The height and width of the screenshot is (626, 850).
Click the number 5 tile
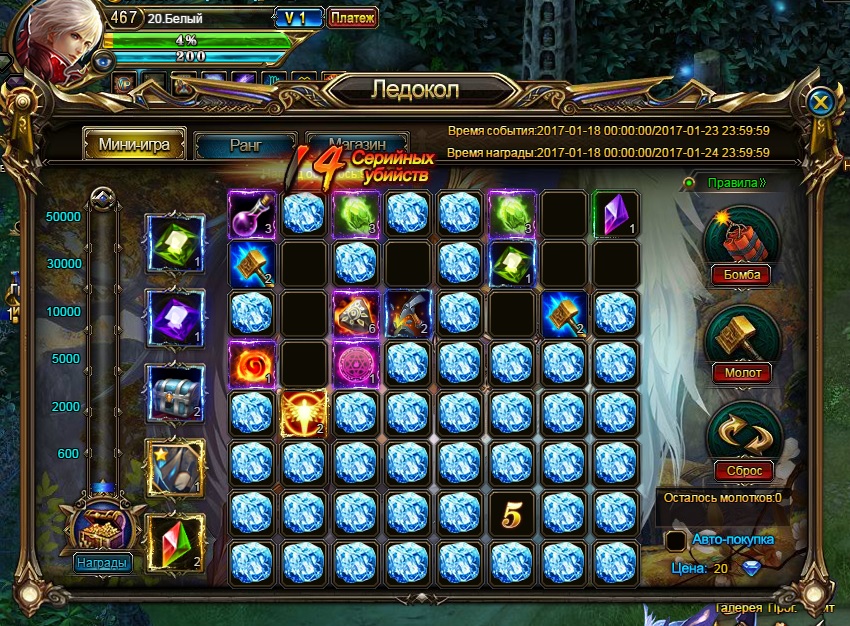click(510, 514)
